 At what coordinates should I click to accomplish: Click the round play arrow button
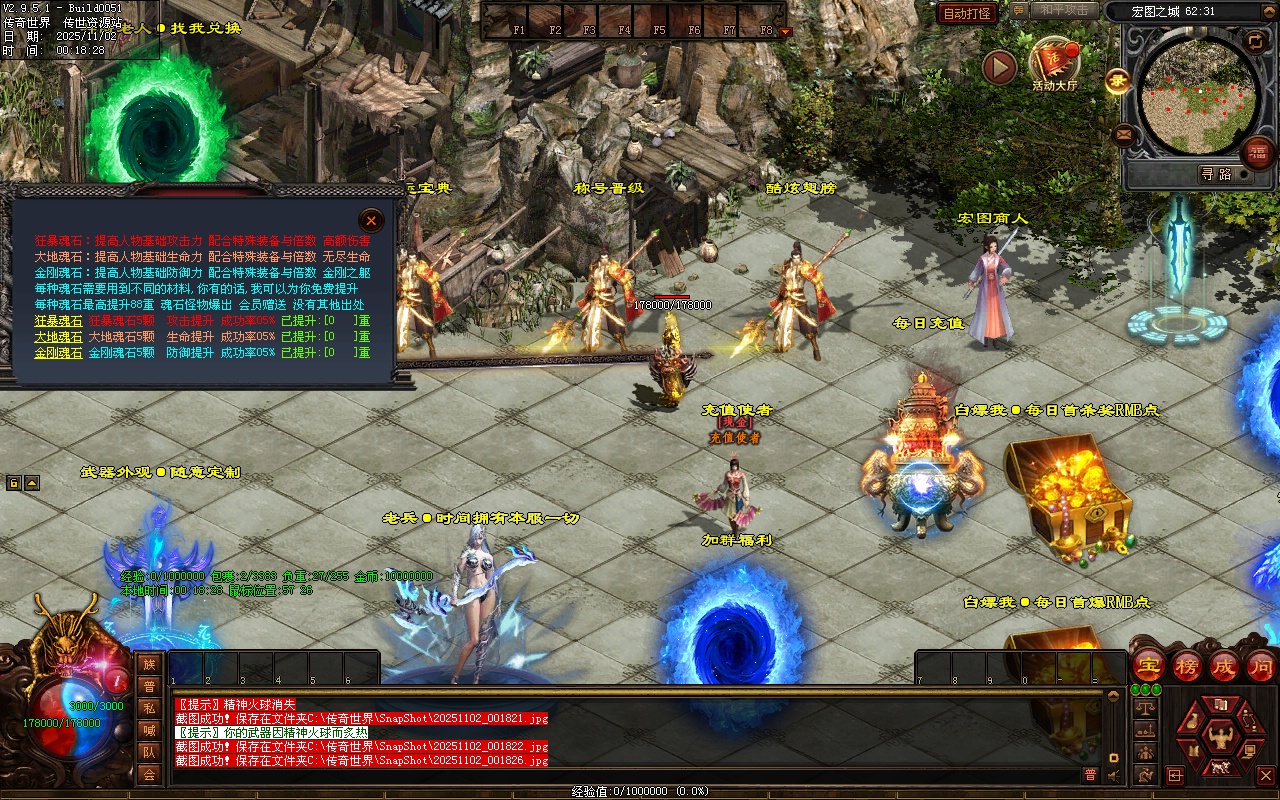999,67
